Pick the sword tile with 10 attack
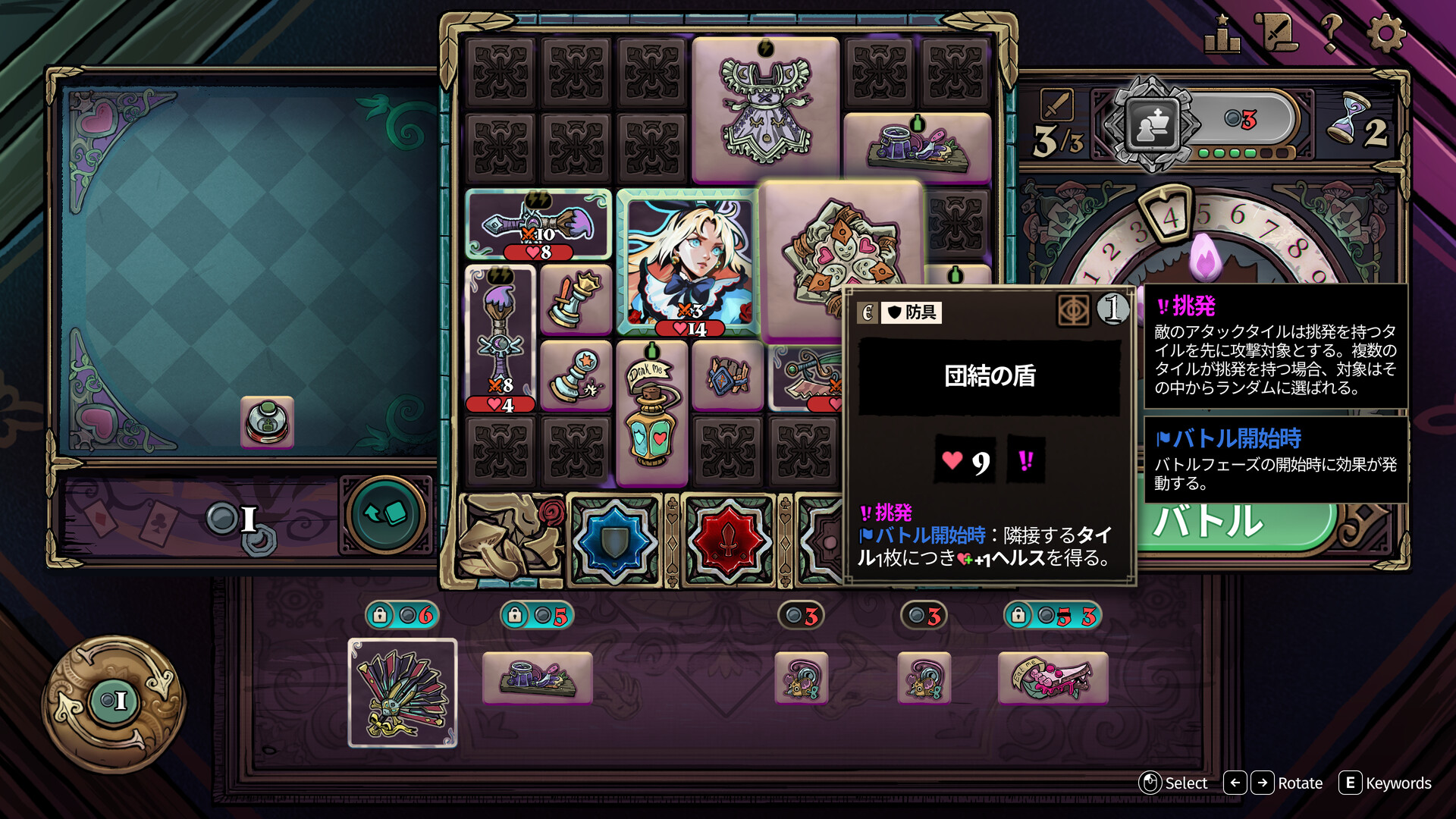The height and width of the screenshot is (819, 1456). (x=538, y=225)
